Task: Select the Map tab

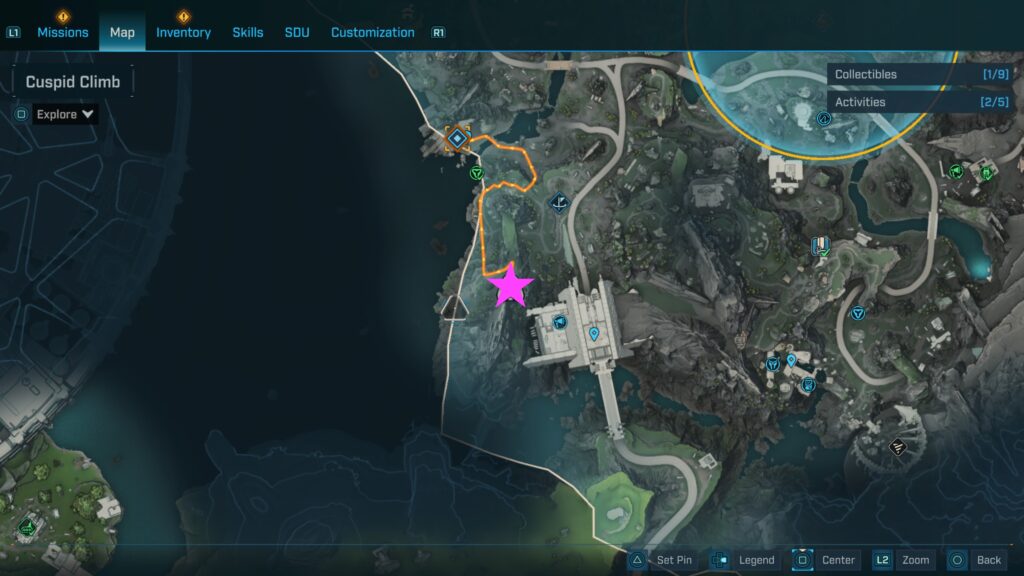Action: [x=122, y=32]
